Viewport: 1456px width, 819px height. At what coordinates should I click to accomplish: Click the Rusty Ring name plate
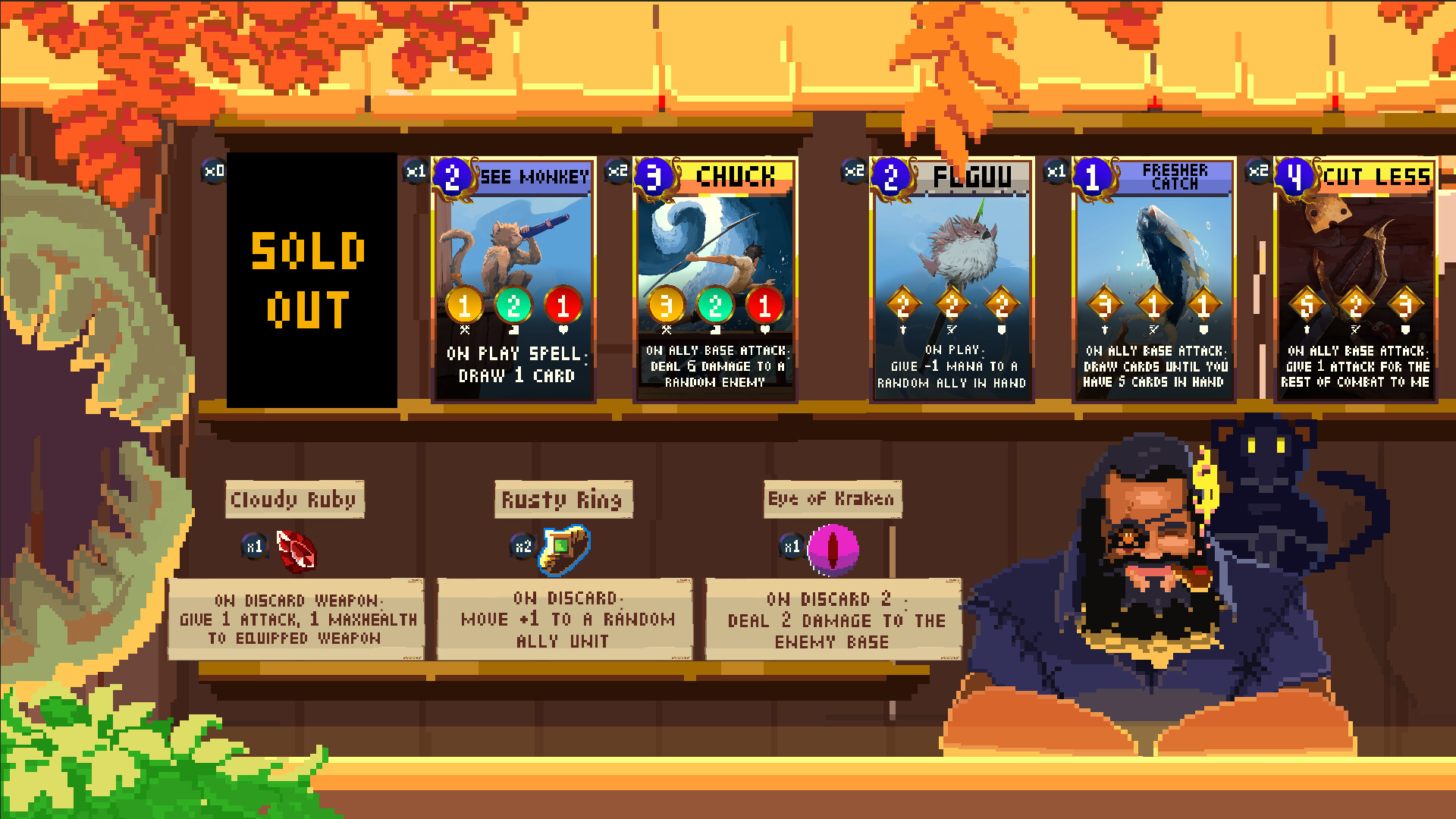(x=563, y=499)
